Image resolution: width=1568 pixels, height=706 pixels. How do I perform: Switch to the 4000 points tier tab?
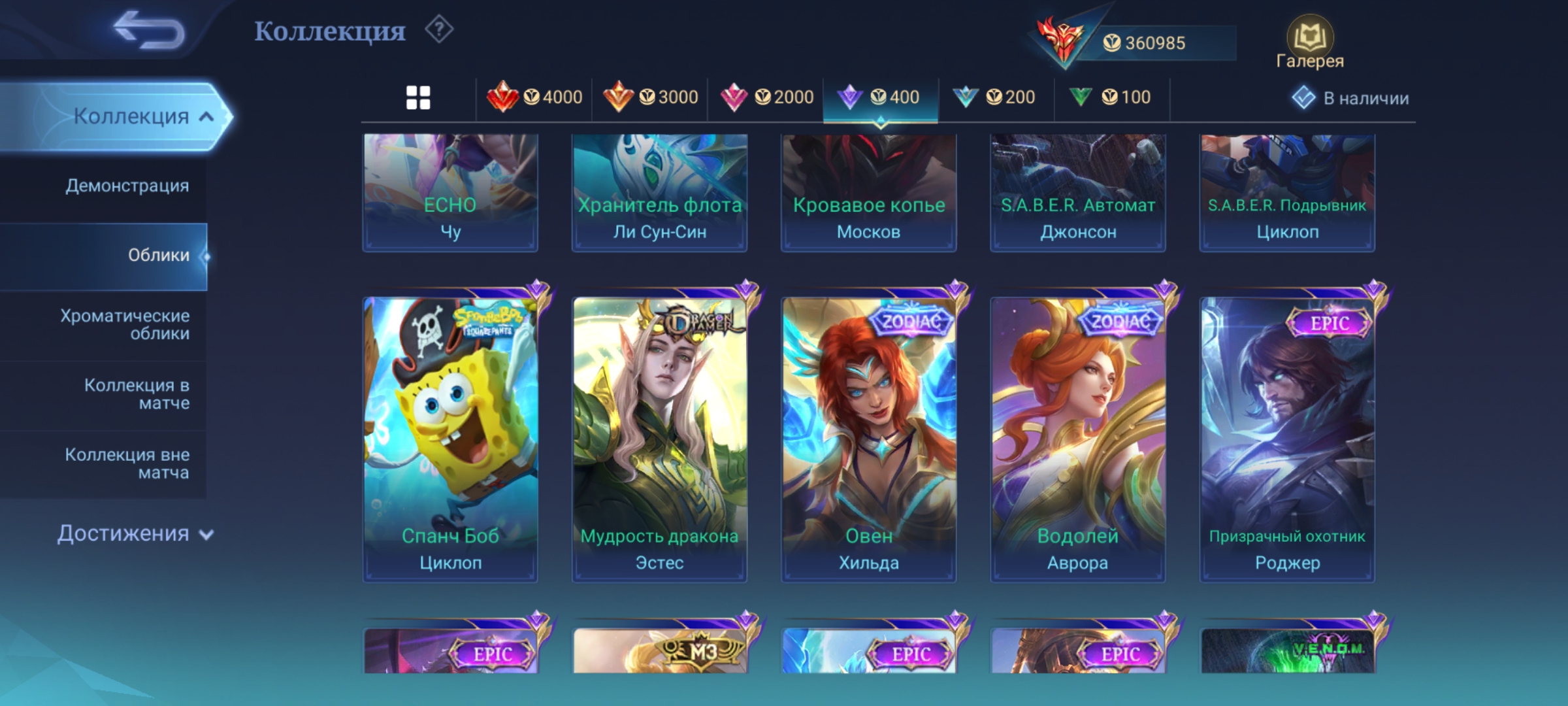click(x=534, y=98)
